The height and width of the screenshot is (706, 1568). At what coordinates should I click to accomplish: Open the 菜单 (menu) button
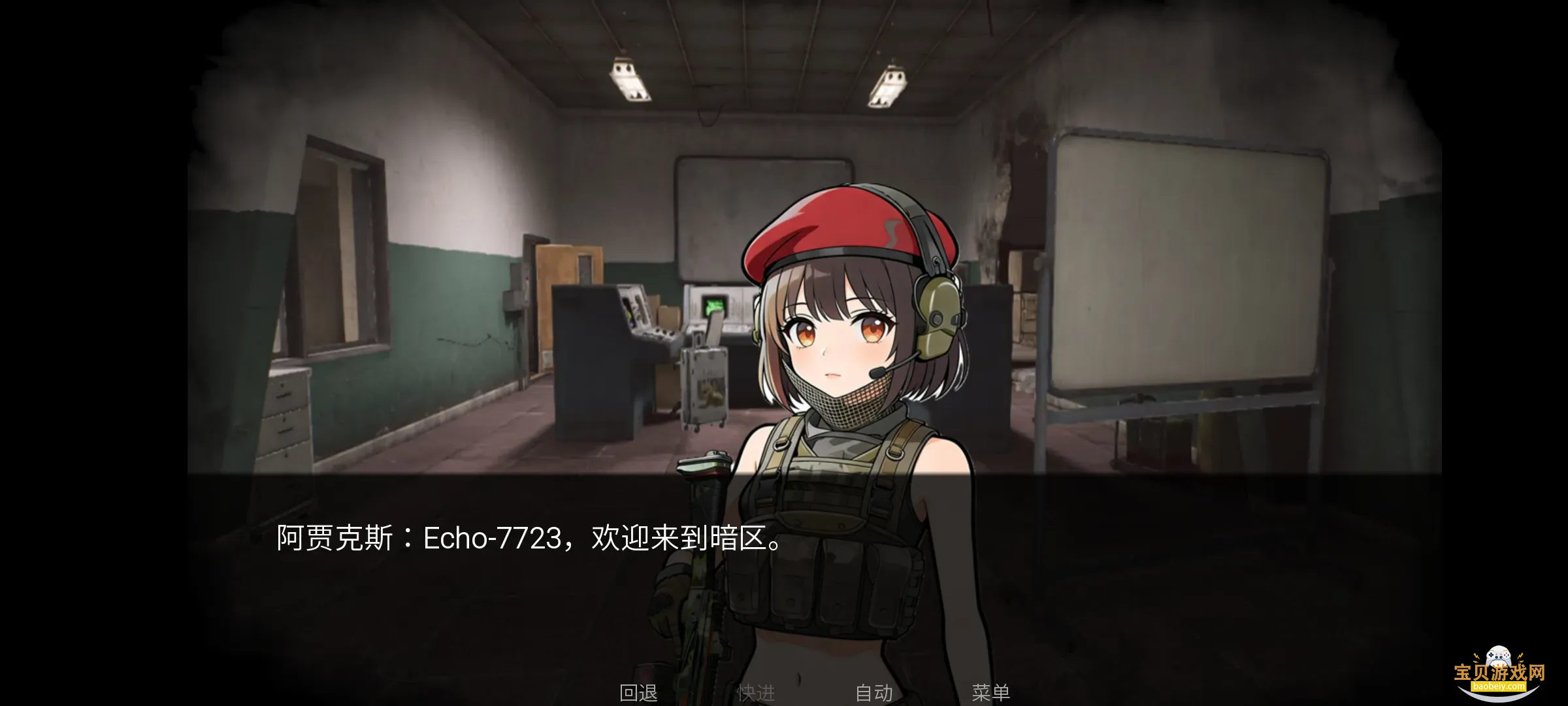(990, 693)
